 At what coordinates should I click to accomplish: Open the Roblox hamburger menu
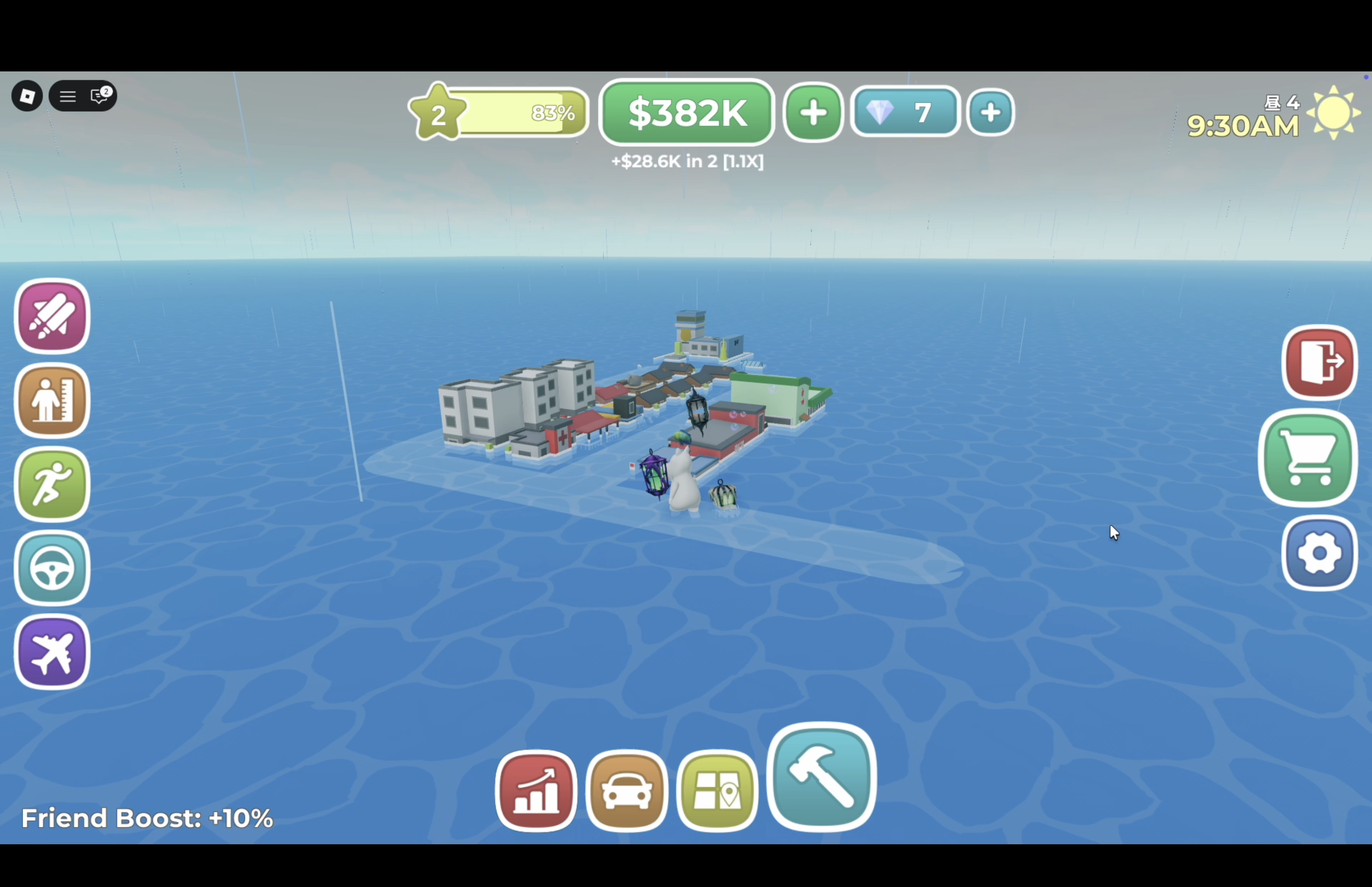(68, 96)
